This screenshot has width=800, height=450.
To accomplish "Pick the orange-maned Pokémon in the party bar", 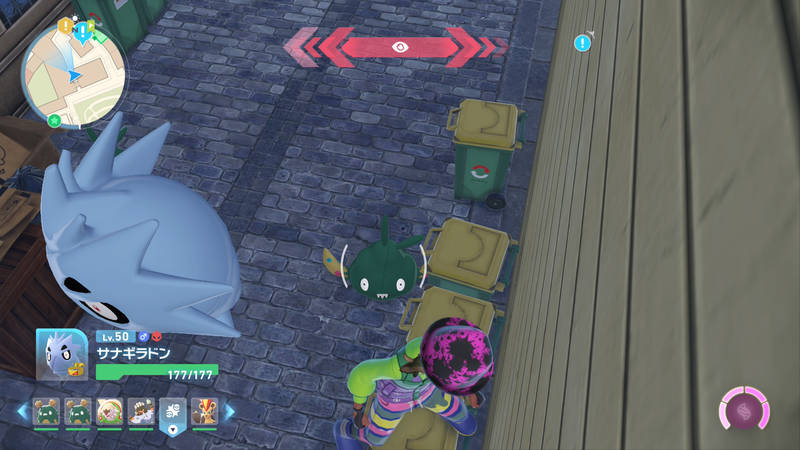I will 204,410.
